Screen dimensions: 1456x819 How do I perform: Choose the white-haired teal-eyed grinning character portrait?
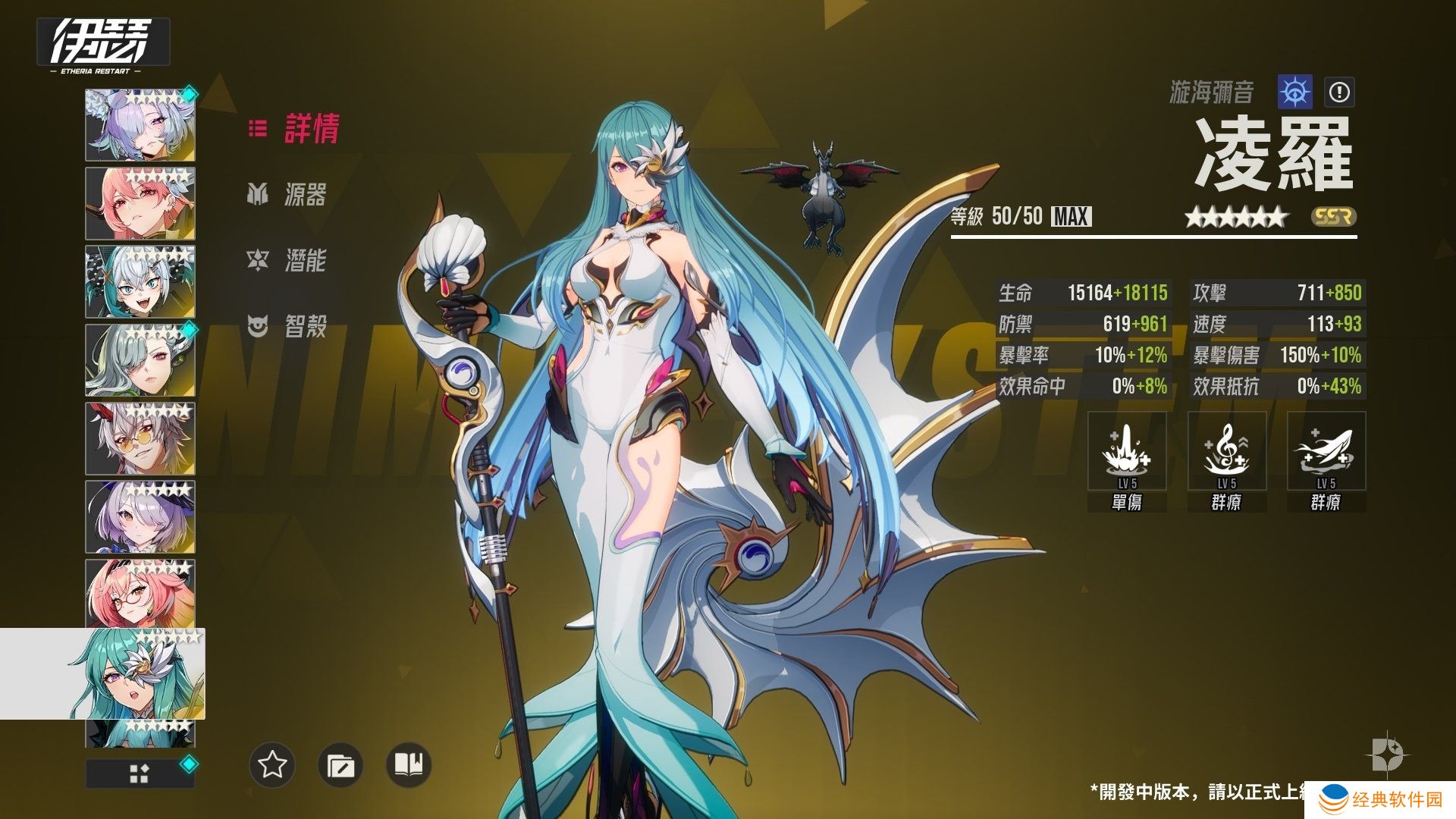click(140, 282)
